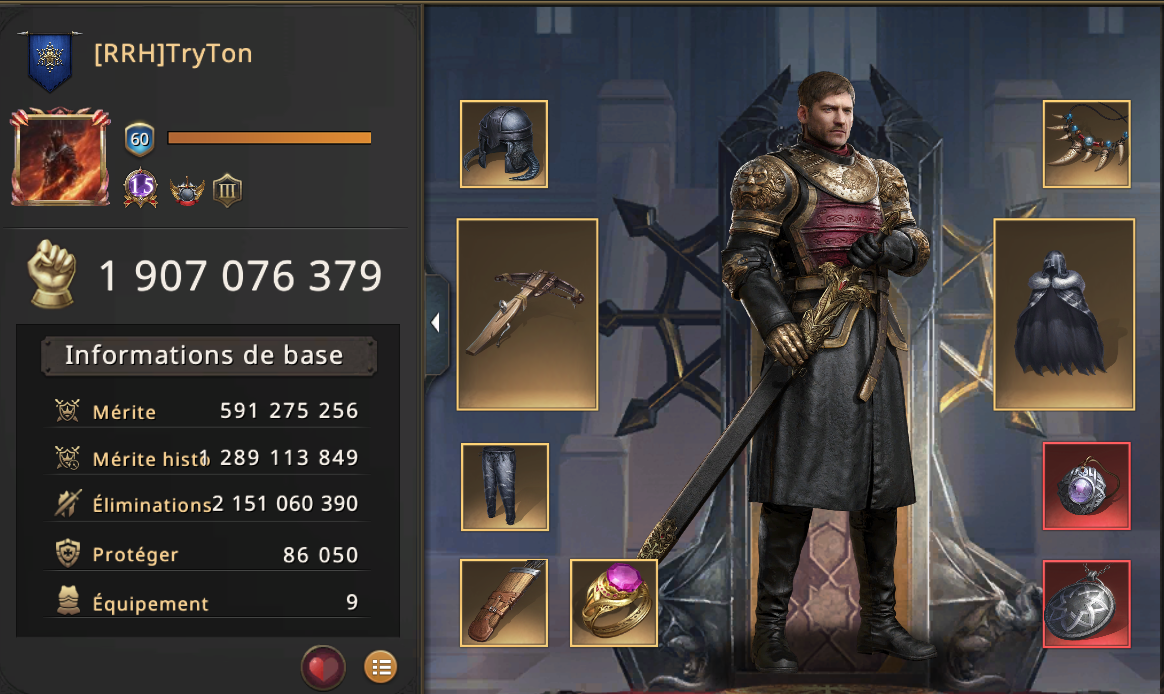Open the crossbow weapon slot
Image resolution: width=1164 pixels, height=694 pixels.
tap(527, 314)
